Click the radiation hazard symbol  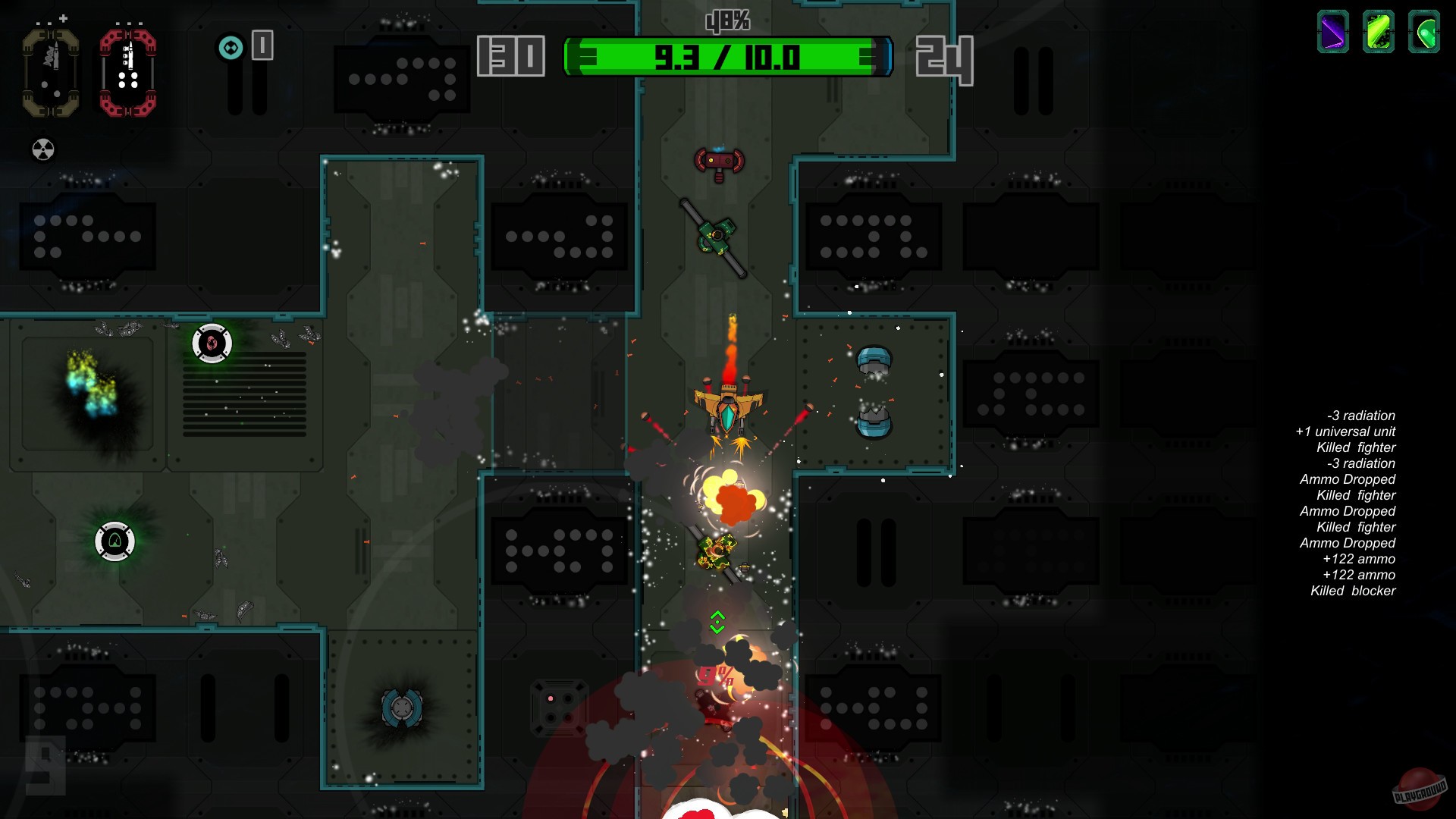coord(42,149)
